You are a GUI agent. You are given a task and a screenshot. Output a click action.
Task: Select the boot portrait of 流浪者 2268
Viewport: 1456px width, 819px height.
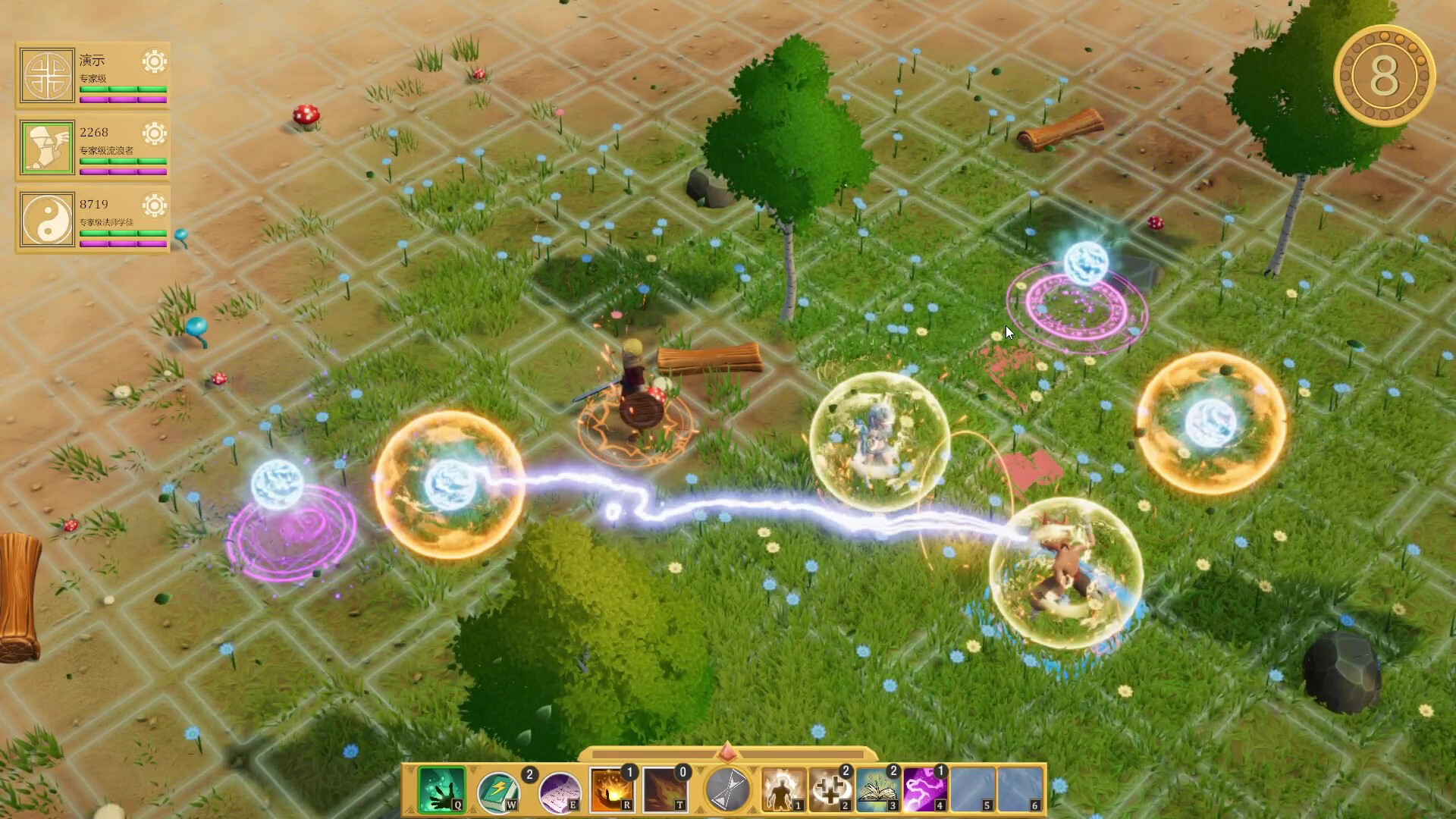point(47,146)
